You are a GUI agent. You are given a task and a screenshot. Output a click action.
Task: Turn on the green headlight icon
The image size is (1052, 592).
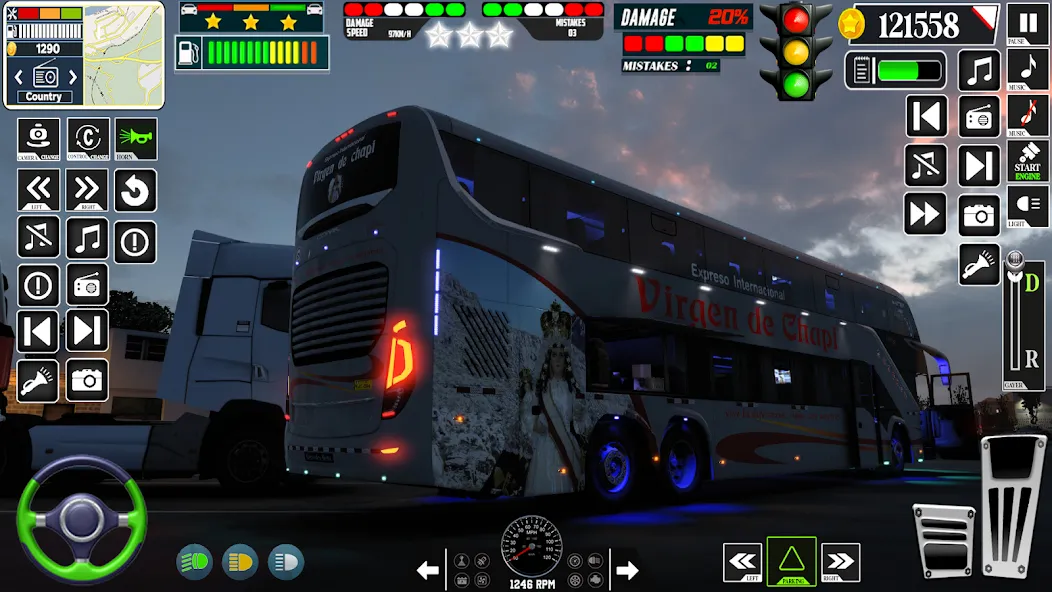(x=194, y=562)
